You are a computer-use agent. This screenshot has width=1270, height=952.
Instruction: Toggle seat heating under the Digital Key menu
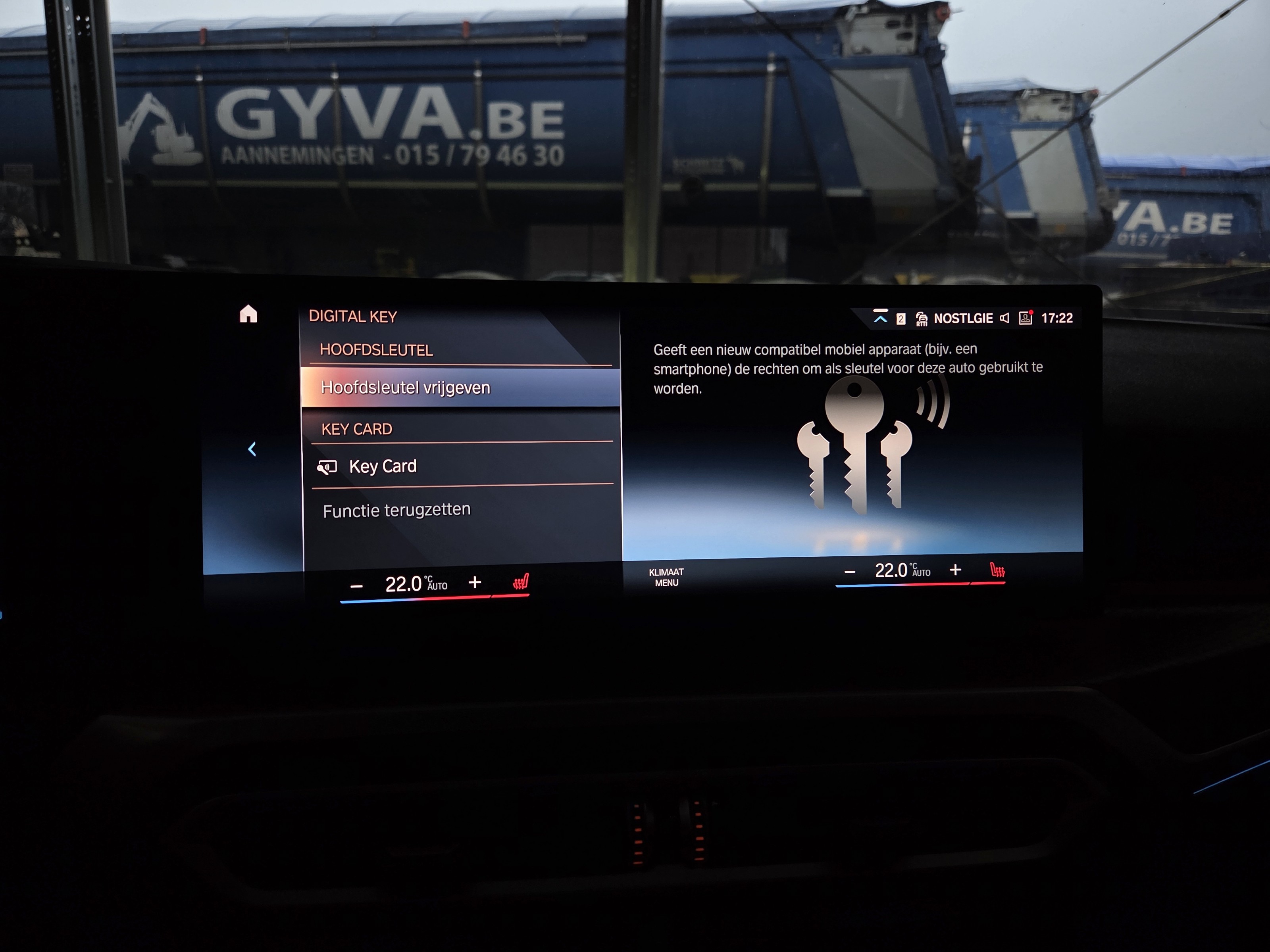coord(521,582)
